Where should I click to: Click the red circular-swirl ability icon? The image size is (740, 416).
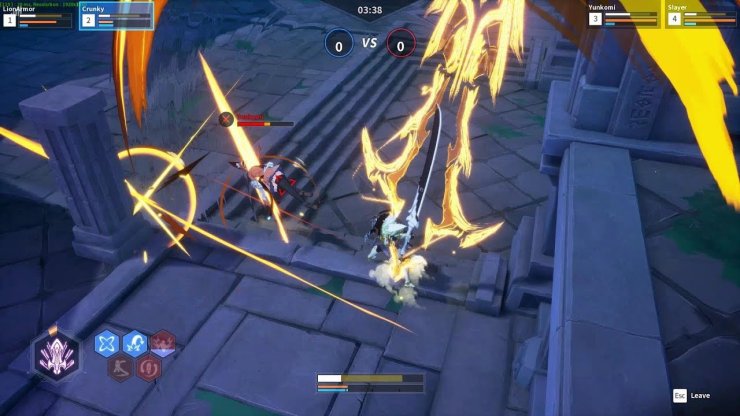click(x=149, y=368)
